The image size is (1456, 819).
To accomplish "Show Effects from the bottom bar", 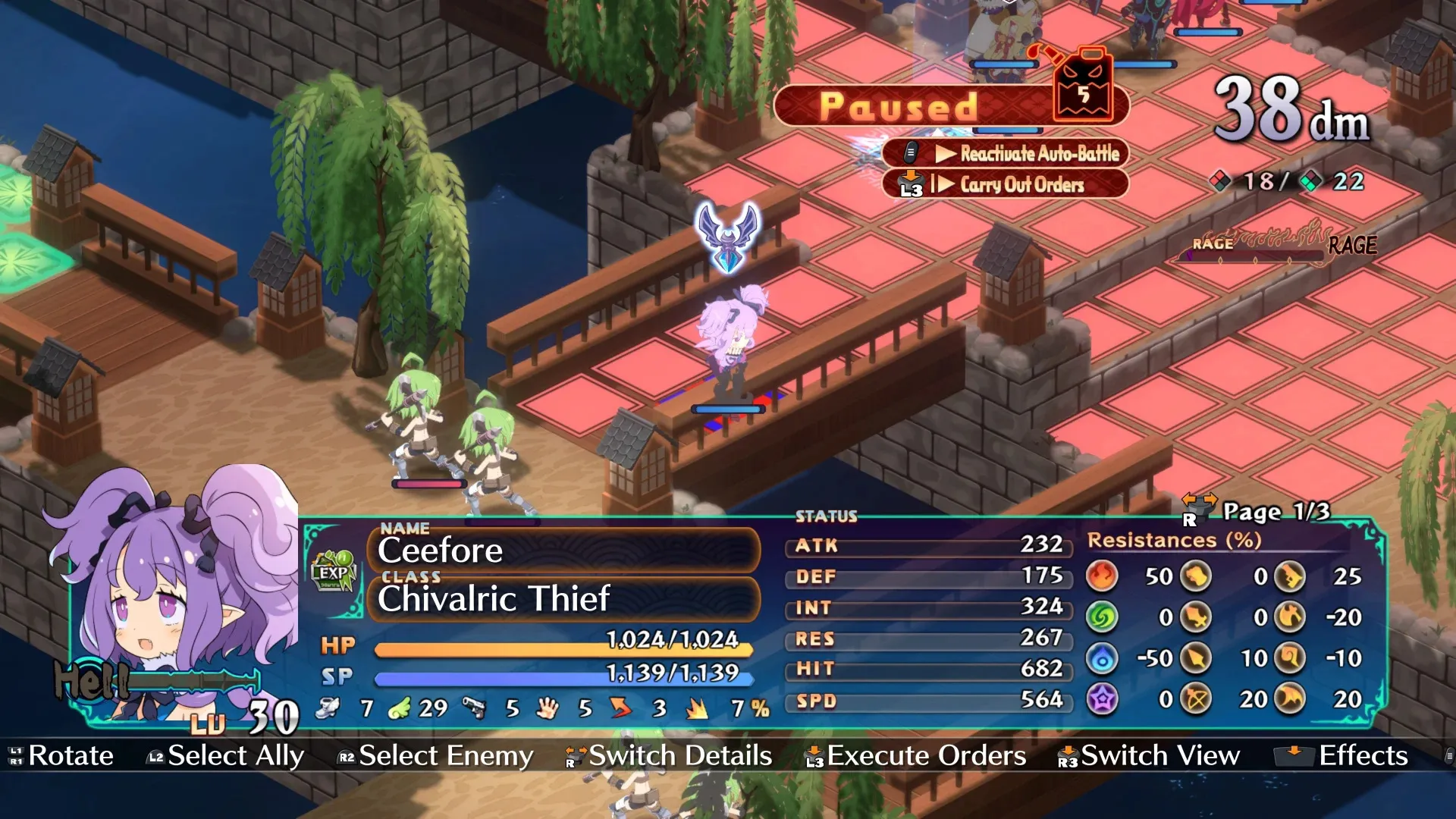I will coord(1342,755).
